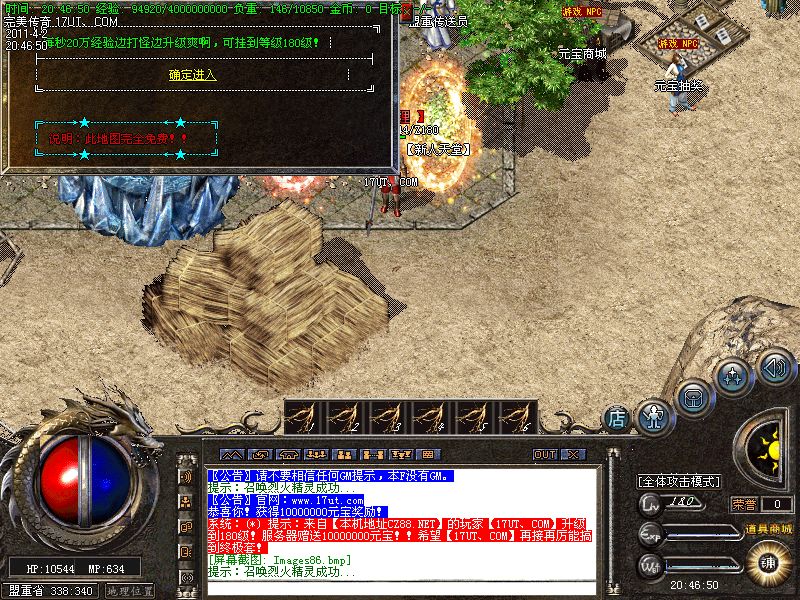Image resolution: width=800 pixels, height=600 pixels.
Task: Click the 确定进入 dialogue link
Action: [x=193, y=75]
